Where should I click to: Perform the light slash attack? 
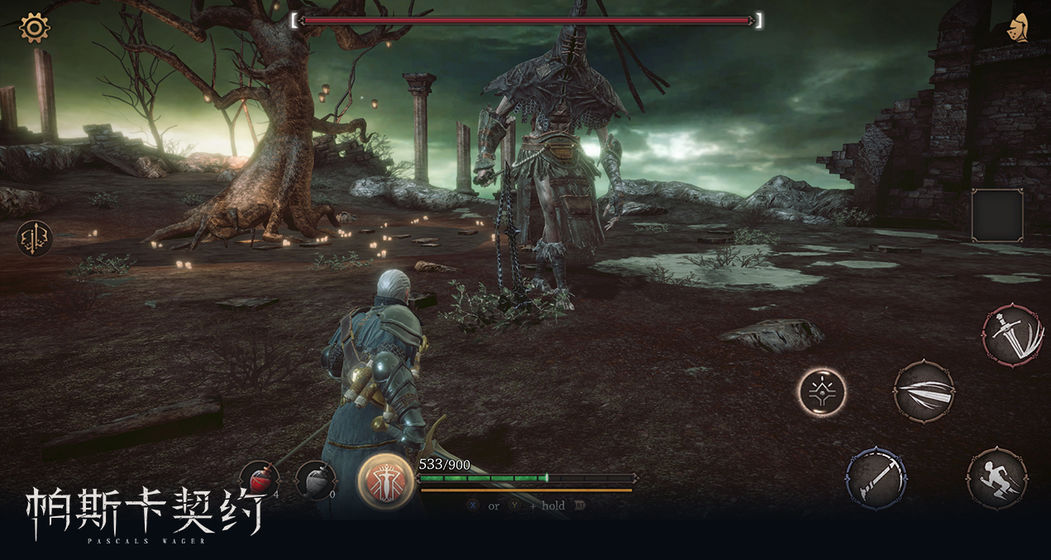(923, 391)
